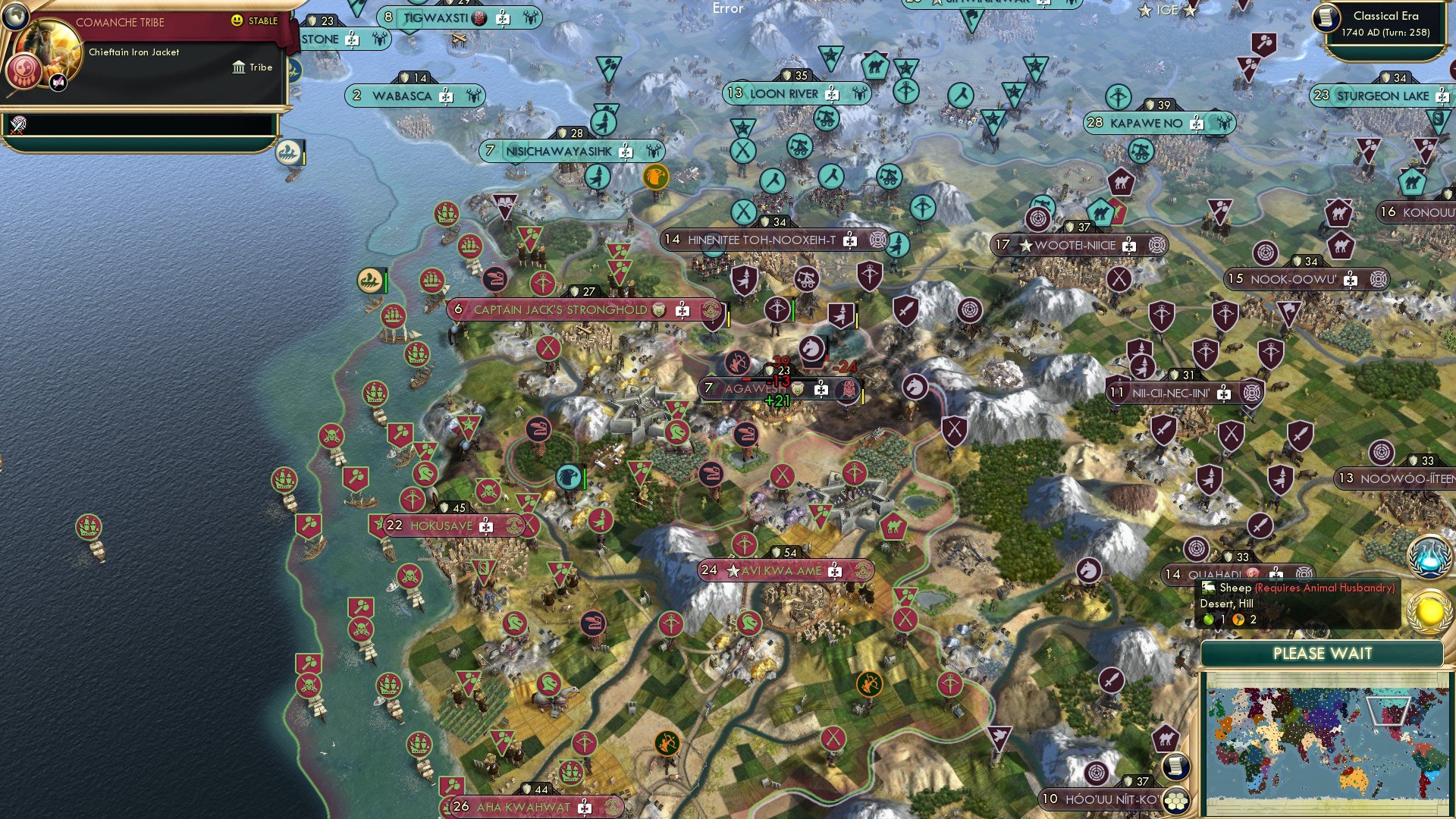This screenshot has width=1456, height=819.
Task: Click the STABLE smiley face indicator
Action: 237,20
